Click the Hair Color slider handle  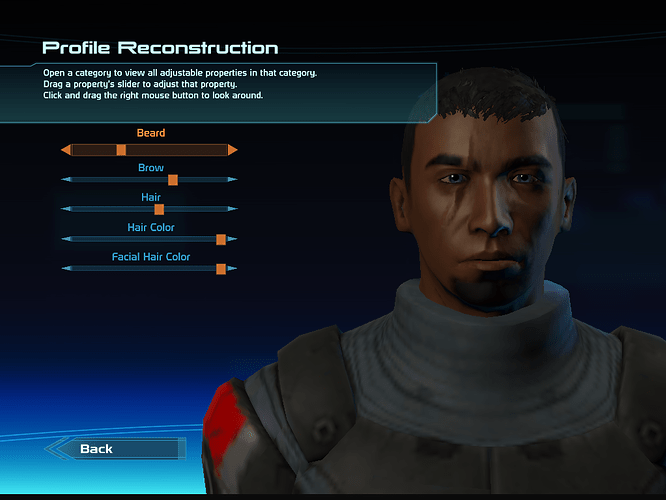tap(221, 239)
